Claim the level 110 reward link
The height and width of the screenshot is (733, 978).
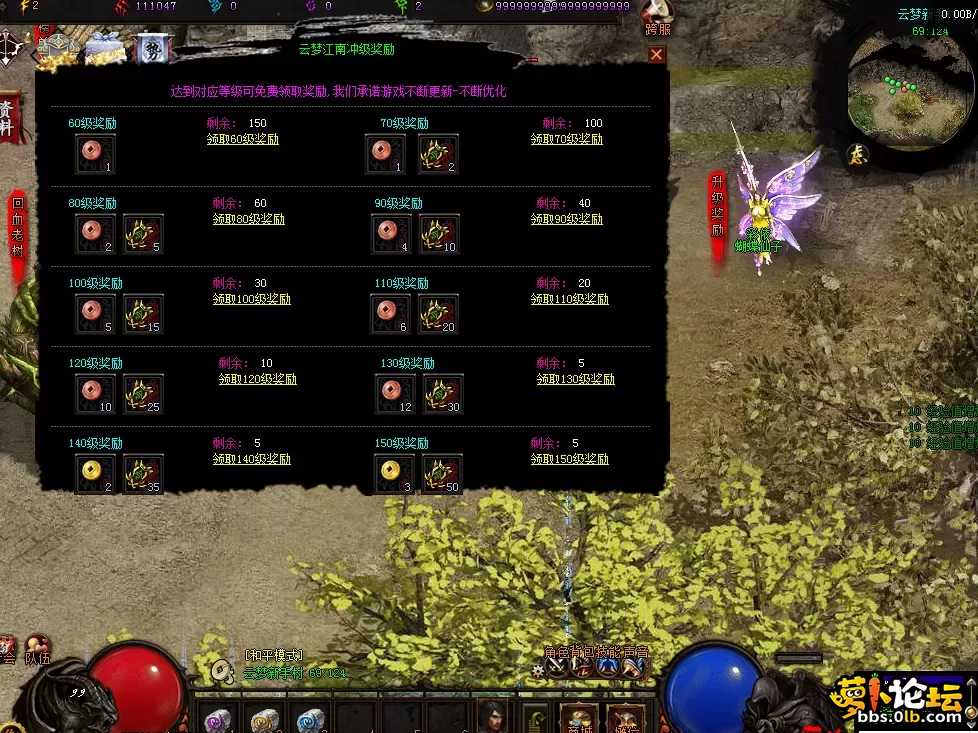point(569,299)
